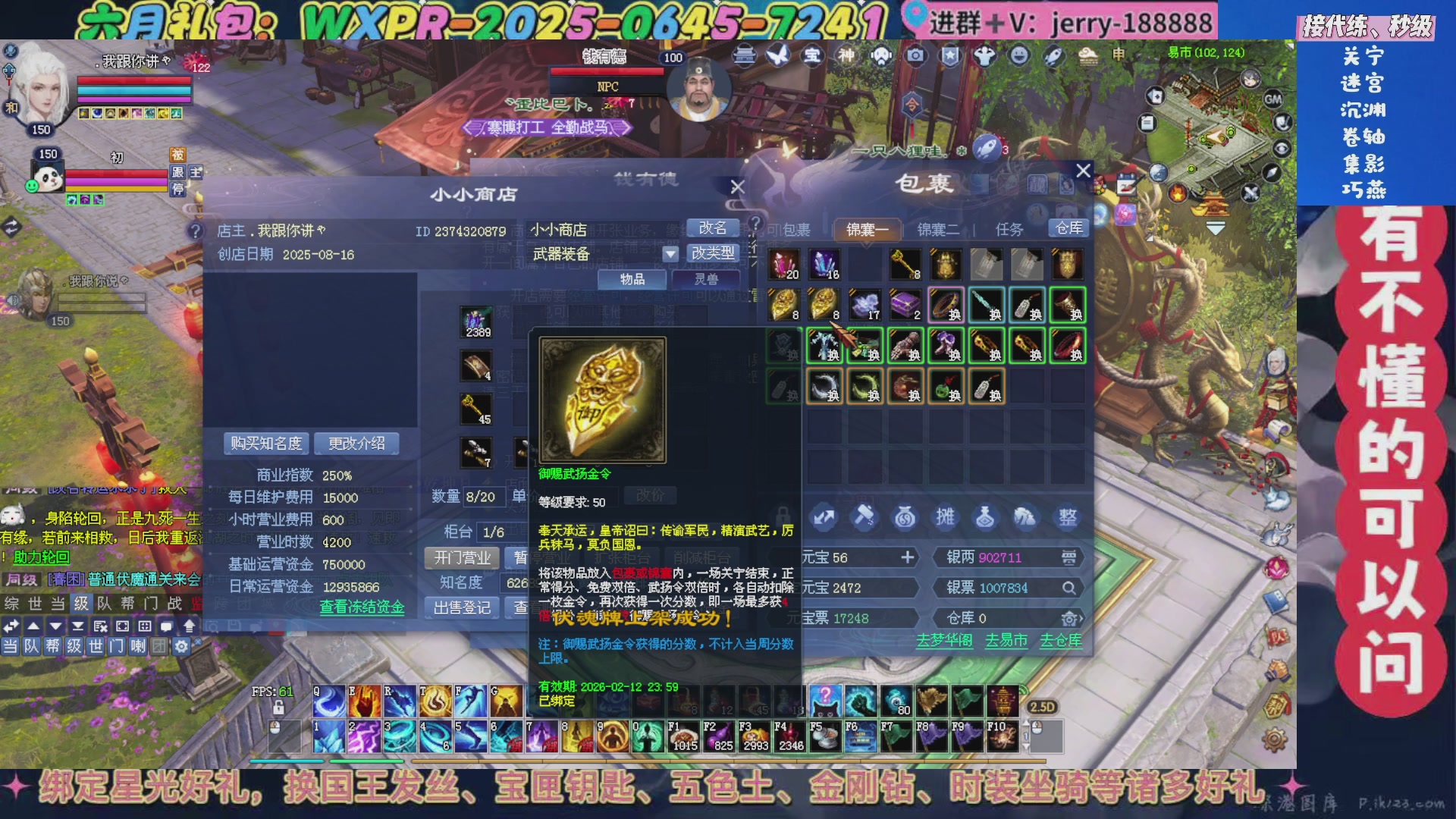Open the 去梦华阁 link
The height and width of the screenshot is (819, 1456).
(x=944, y=641)
